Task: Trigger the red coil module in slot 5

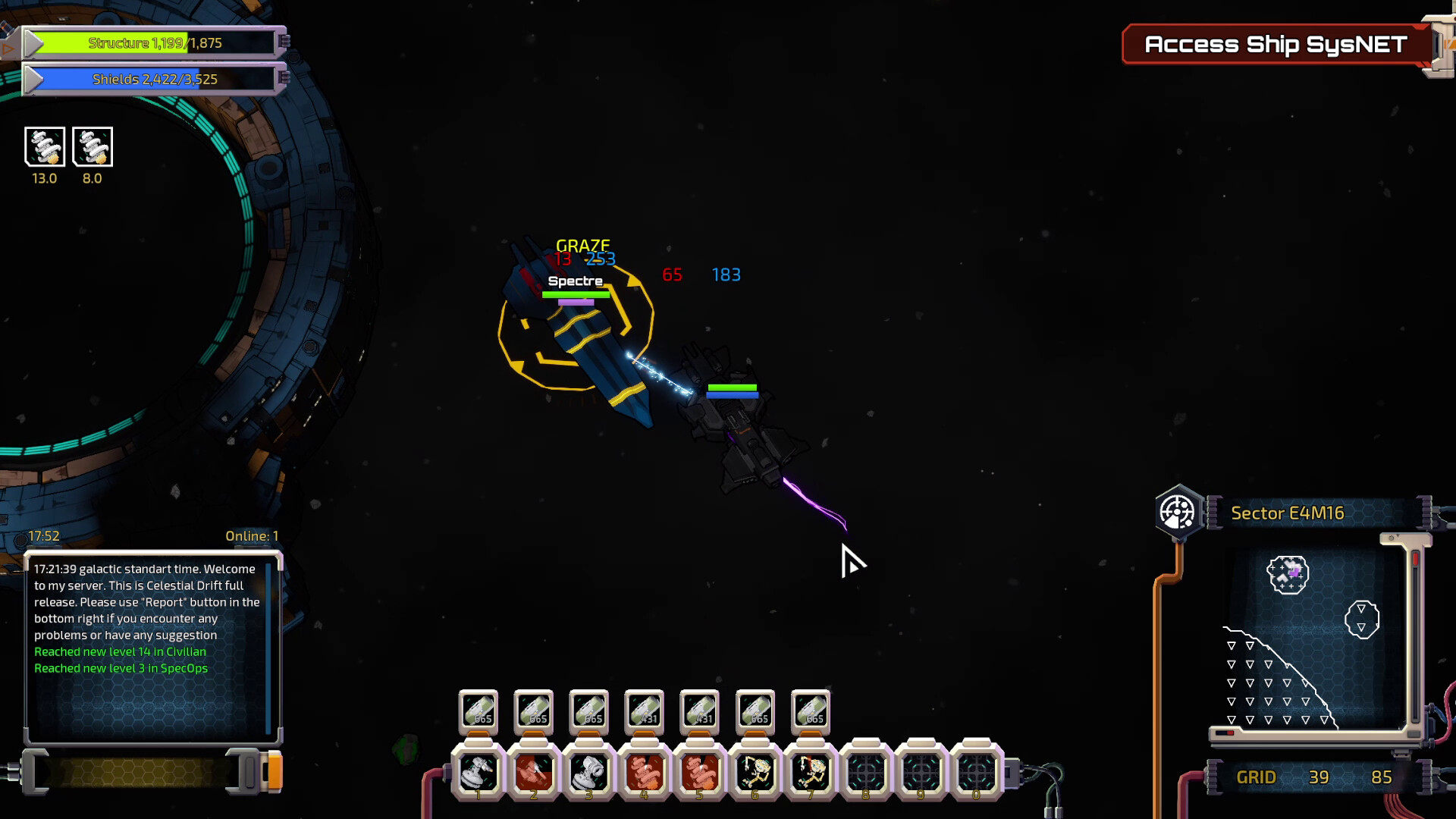Action: pos(700,773)
